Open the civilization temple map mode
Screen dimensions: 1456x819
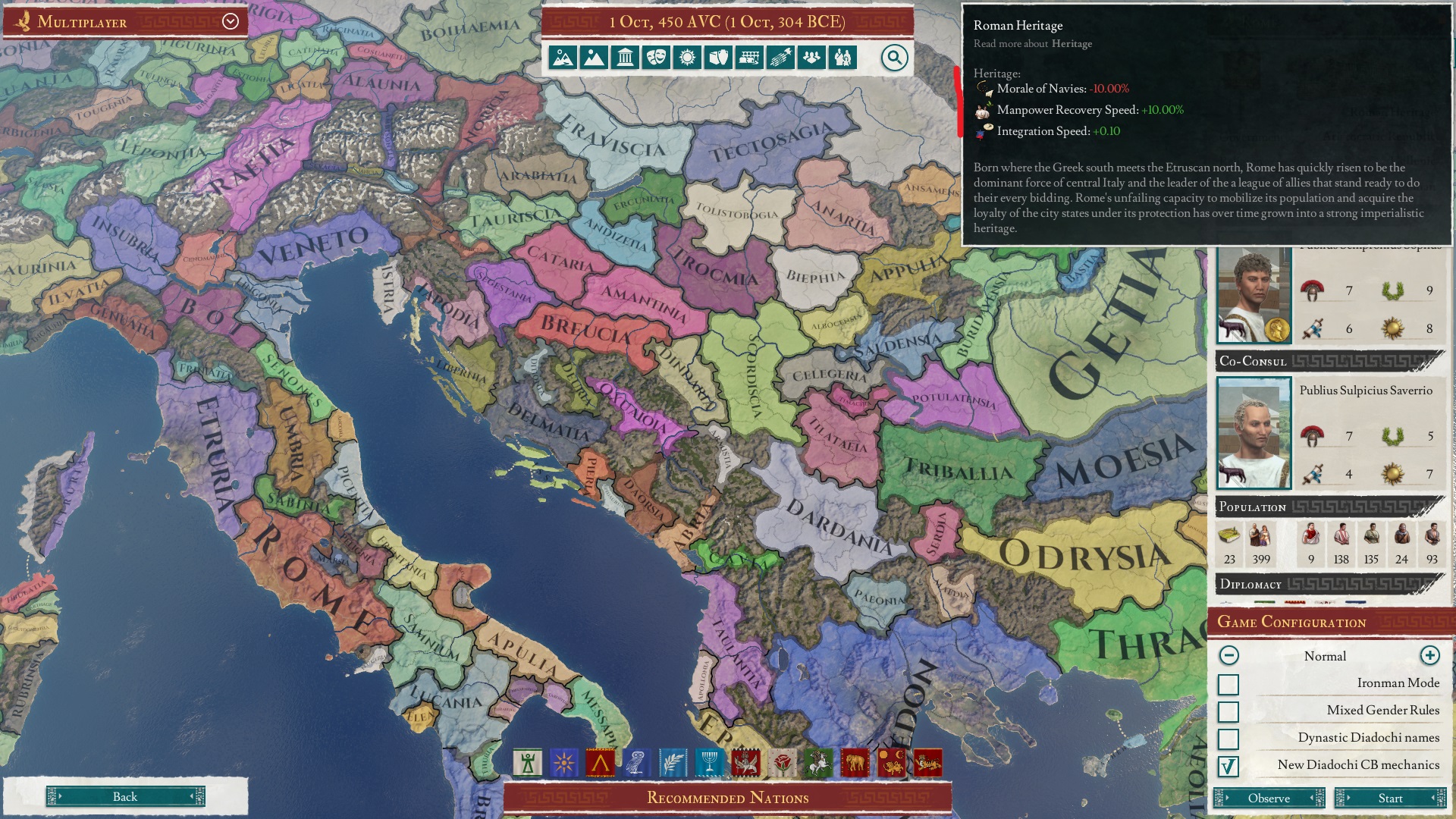625,57
